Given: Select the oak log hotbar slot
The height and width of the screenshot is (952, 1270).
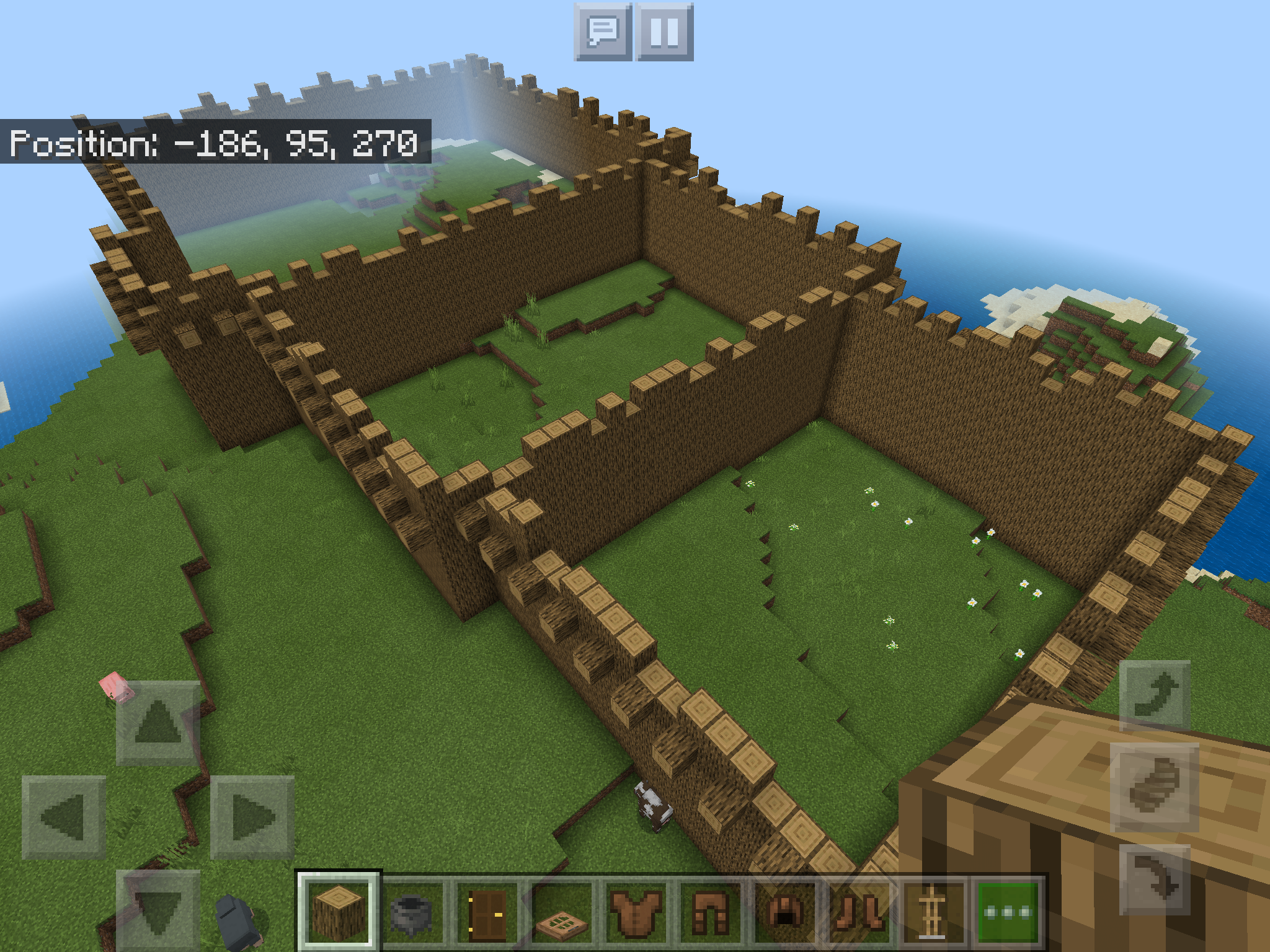Looking at the screenshot, I should (x=339, y=911).
